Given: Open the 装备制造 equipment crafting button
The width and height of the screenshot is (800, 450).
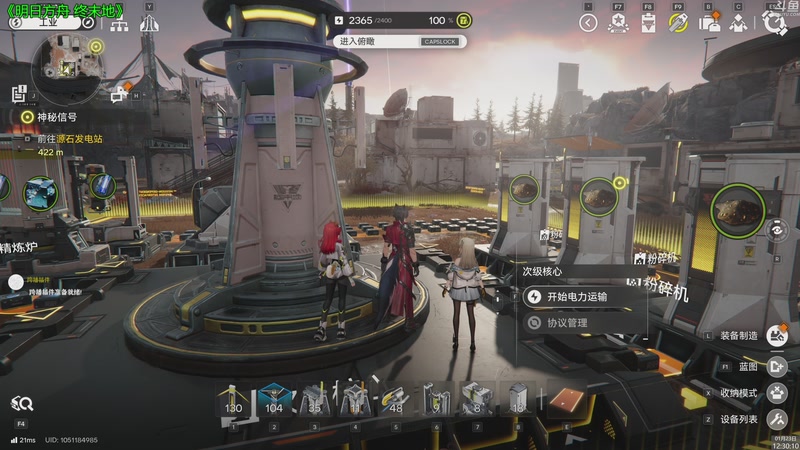Looking at the screenshot, I should tap(776, 336).
